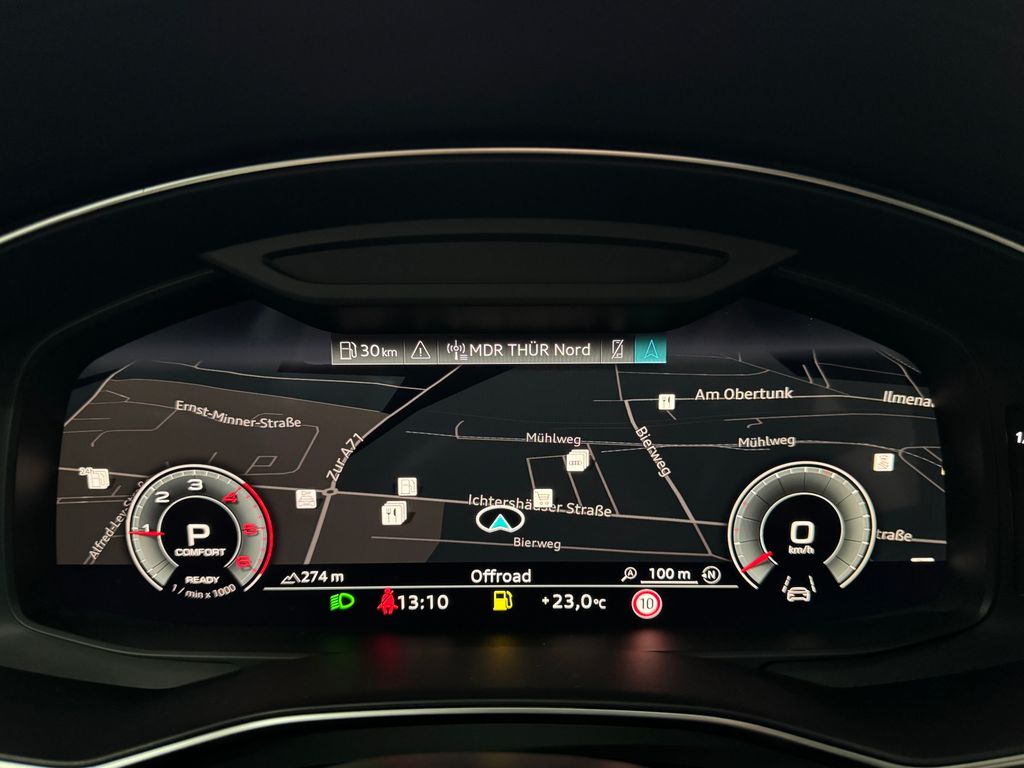
Task: Show the 30 km fuel range tab
Action: (368, 350)
